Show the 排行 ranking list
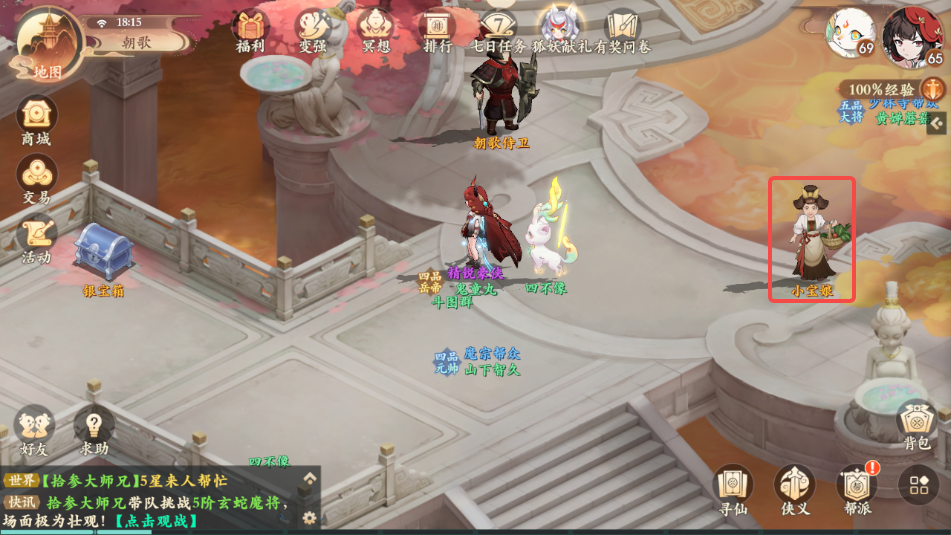 [x=438, y=28]
